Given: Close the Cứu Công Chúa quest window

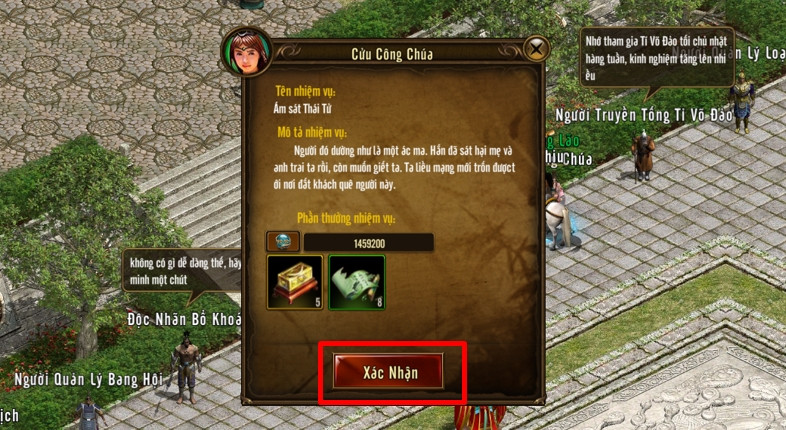Looking at the screenshot, I should (x=536, y=48).
